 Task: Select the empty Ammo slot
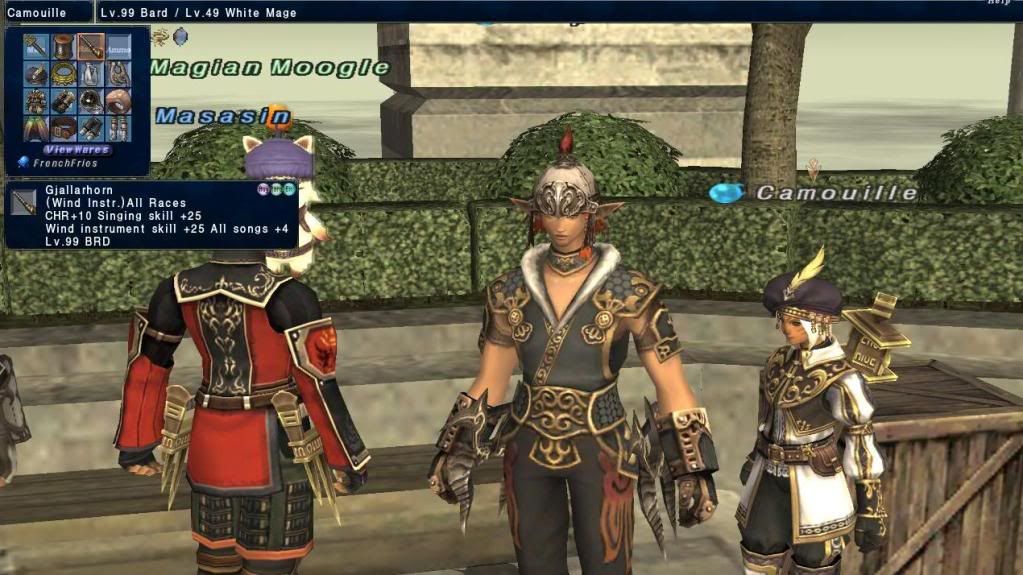pyautogui.click(x=119, y=46)
